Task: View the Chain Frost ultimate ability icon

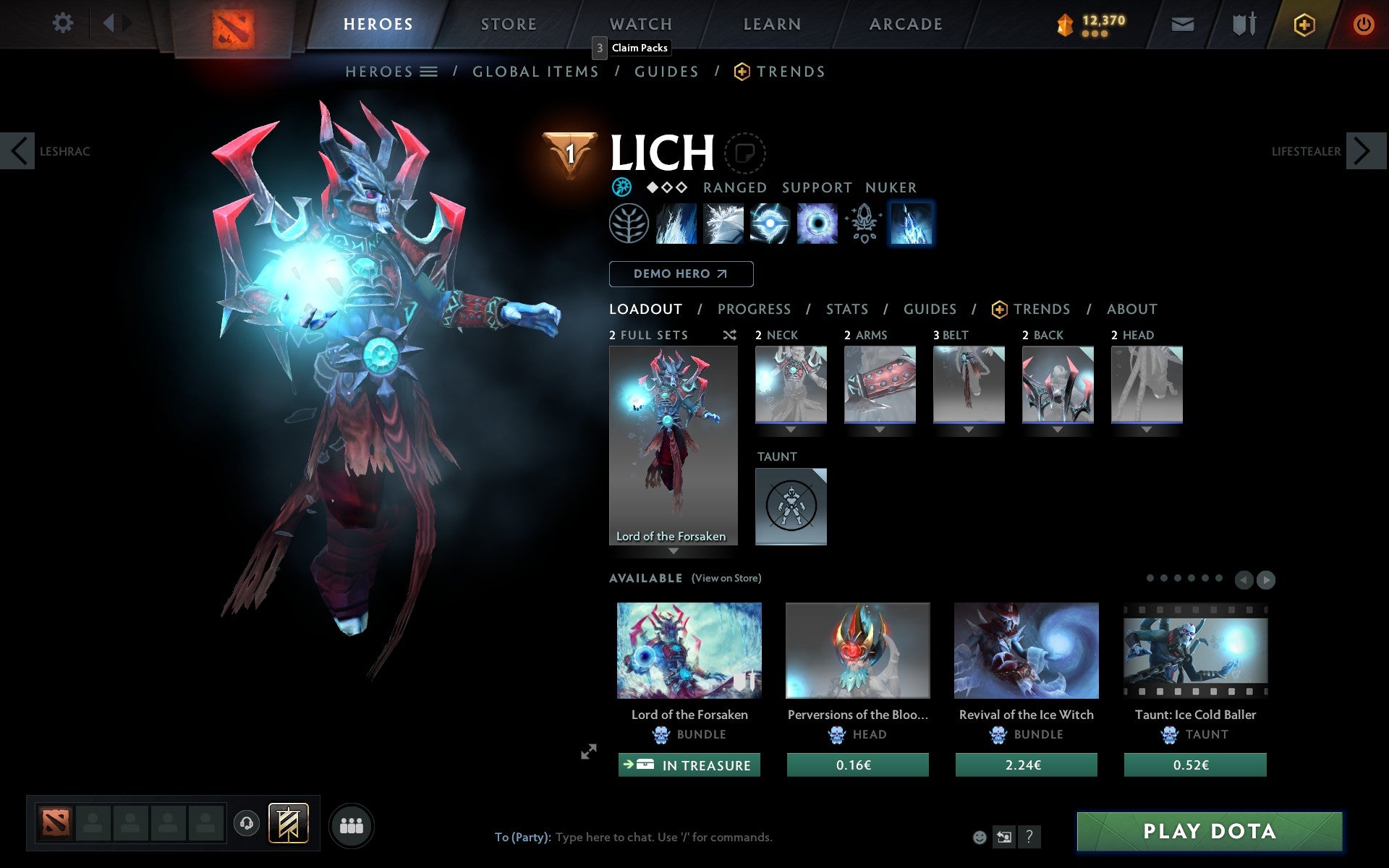Action: tap(911, 224)
